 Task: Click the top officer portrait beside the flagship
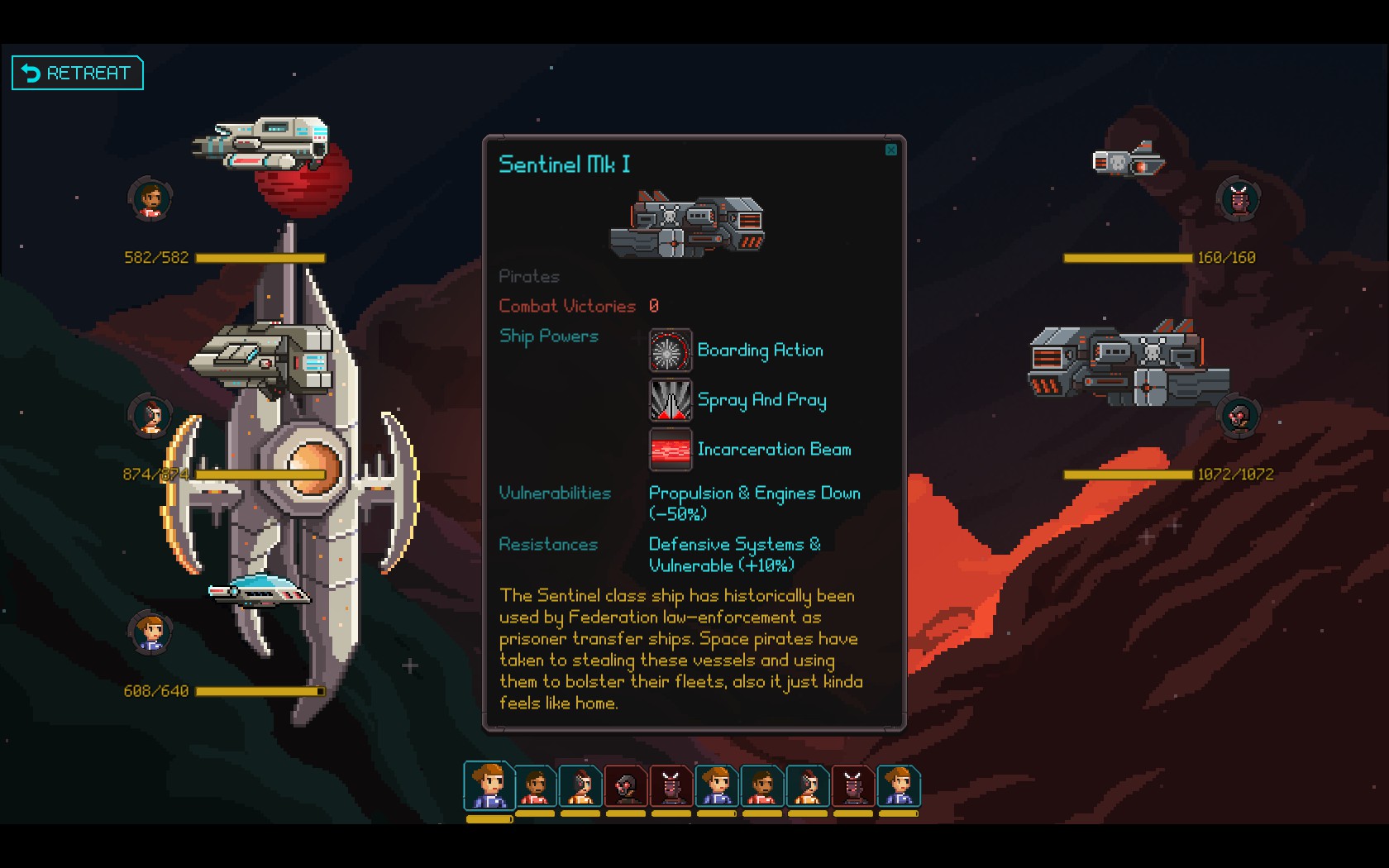pyautogui.click(x=150, y=198)
